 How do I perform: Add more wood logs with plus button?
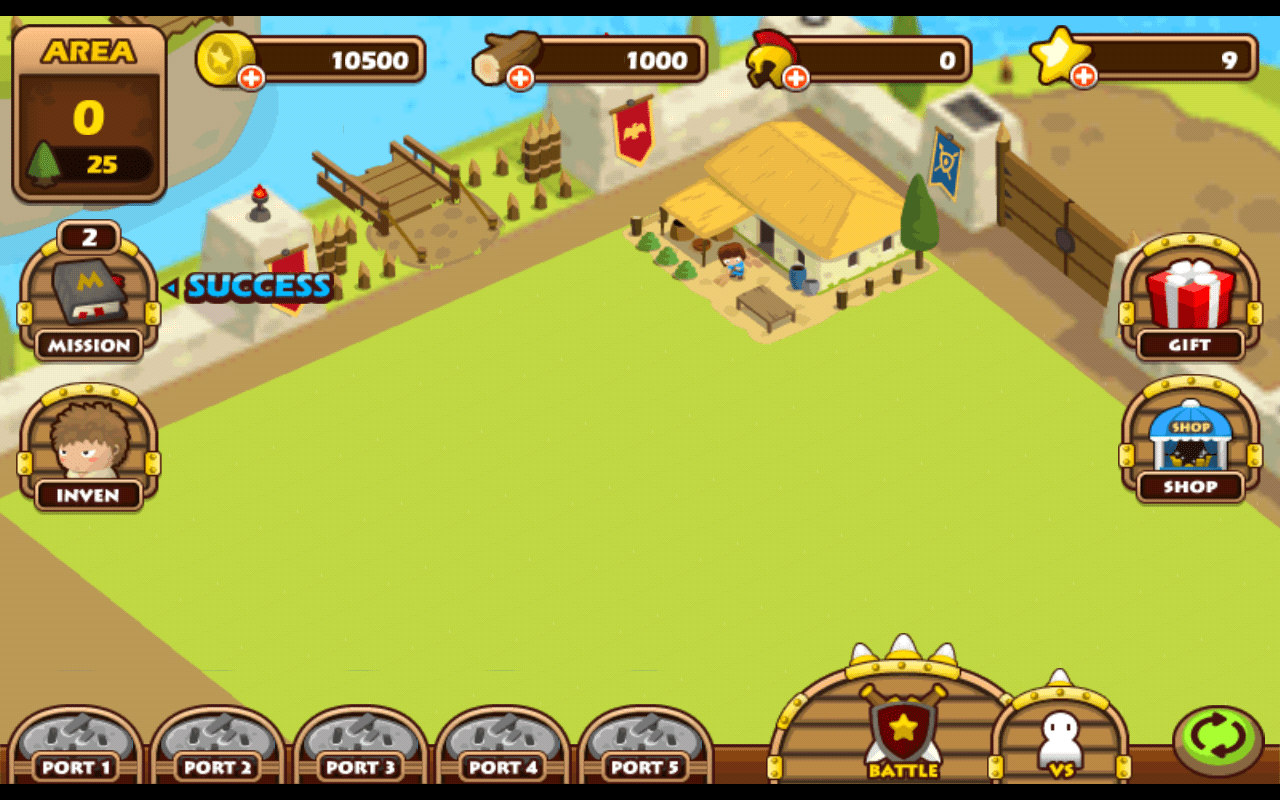coord(520,78)
